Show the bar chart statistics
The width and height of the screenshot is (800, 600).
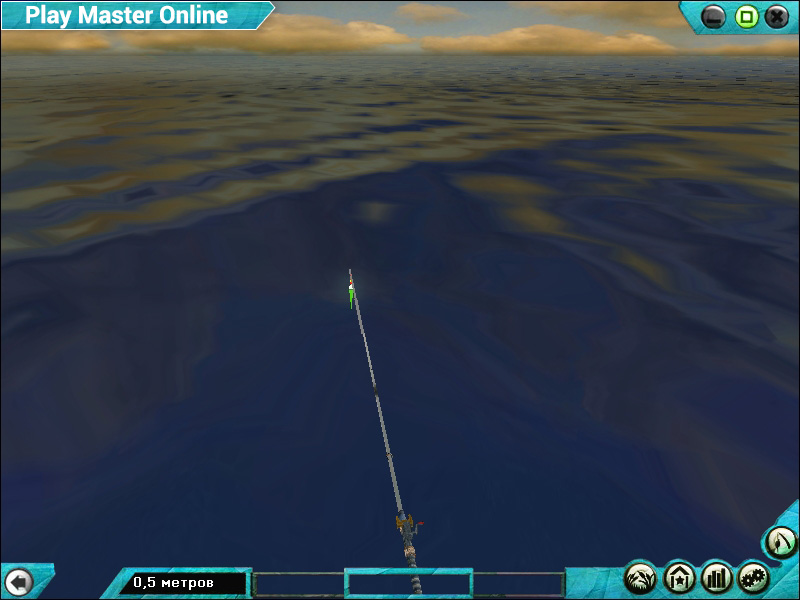point(717,577)
